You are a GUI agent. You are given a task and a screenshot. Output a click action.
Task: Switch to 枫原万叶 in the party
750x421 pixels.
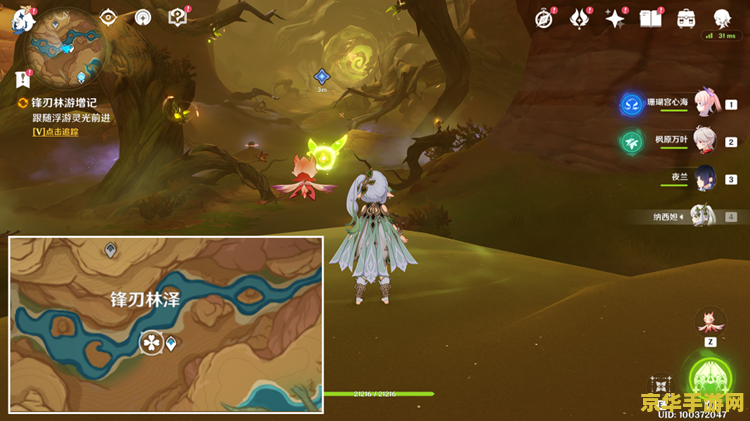click(x=705, y=141)
